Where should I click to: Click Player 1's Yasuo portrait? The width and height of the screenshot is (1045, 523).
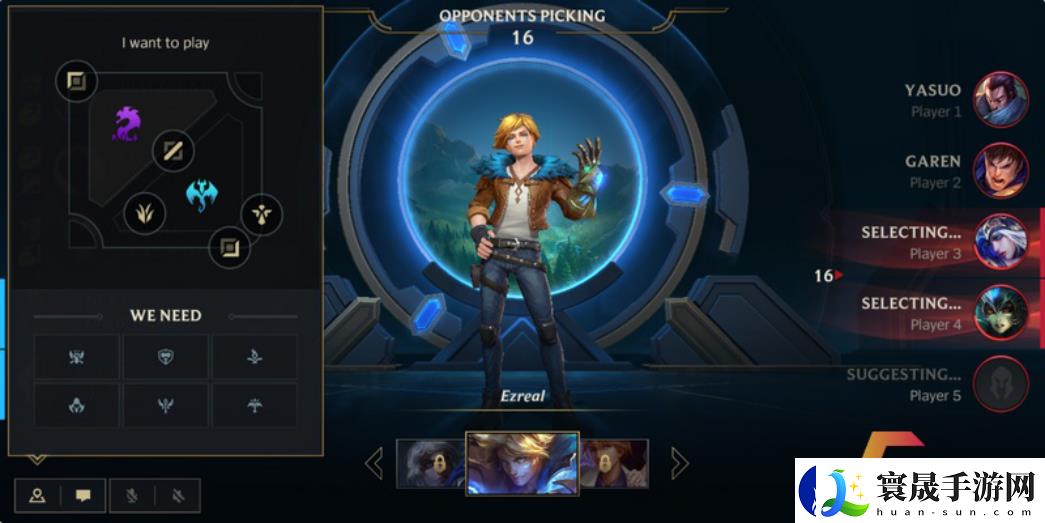tap(1001, 100)
